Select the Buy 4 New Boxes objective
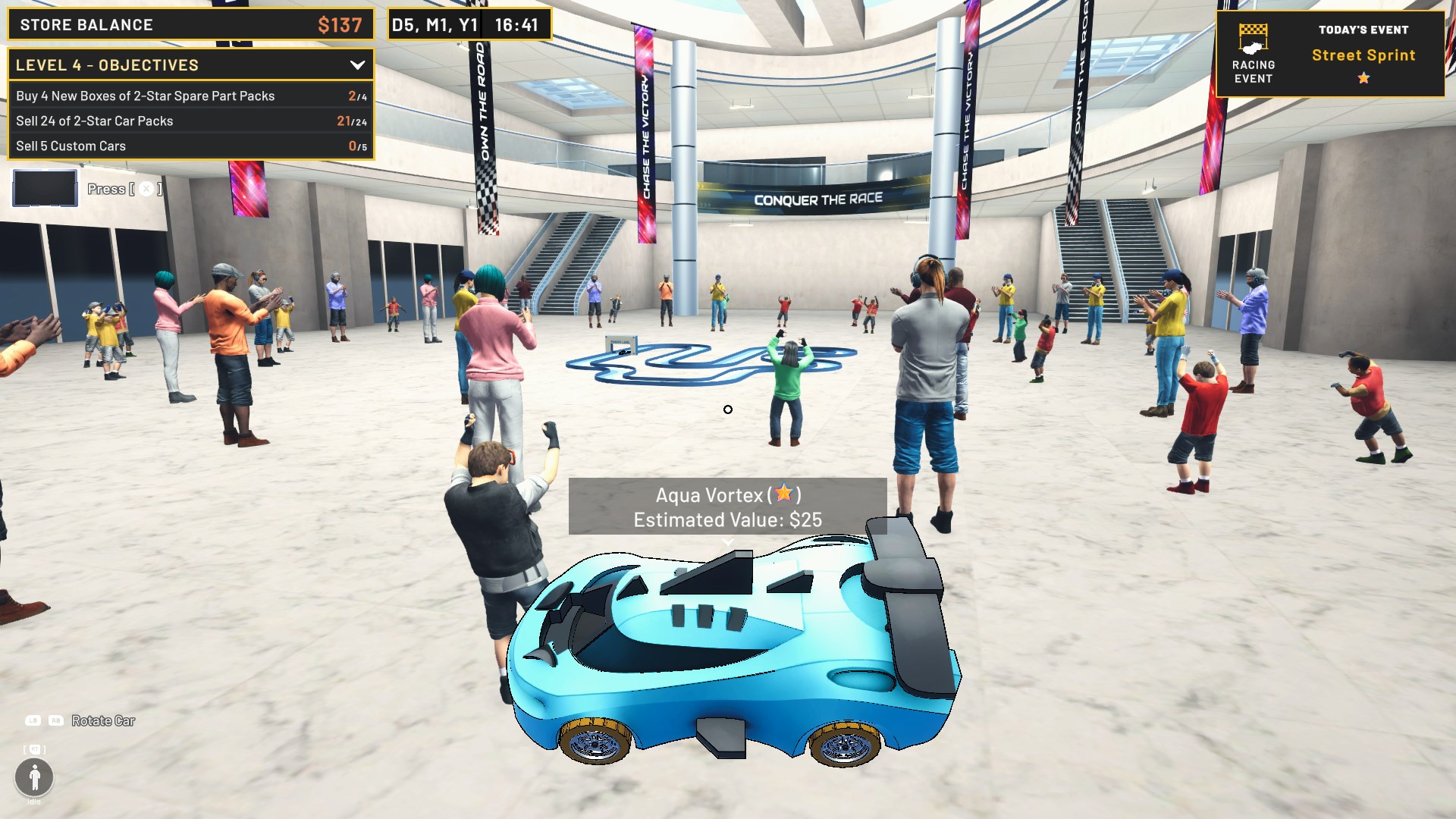Viewport: 1456px width, 819px height. click(x=145, y=96)
